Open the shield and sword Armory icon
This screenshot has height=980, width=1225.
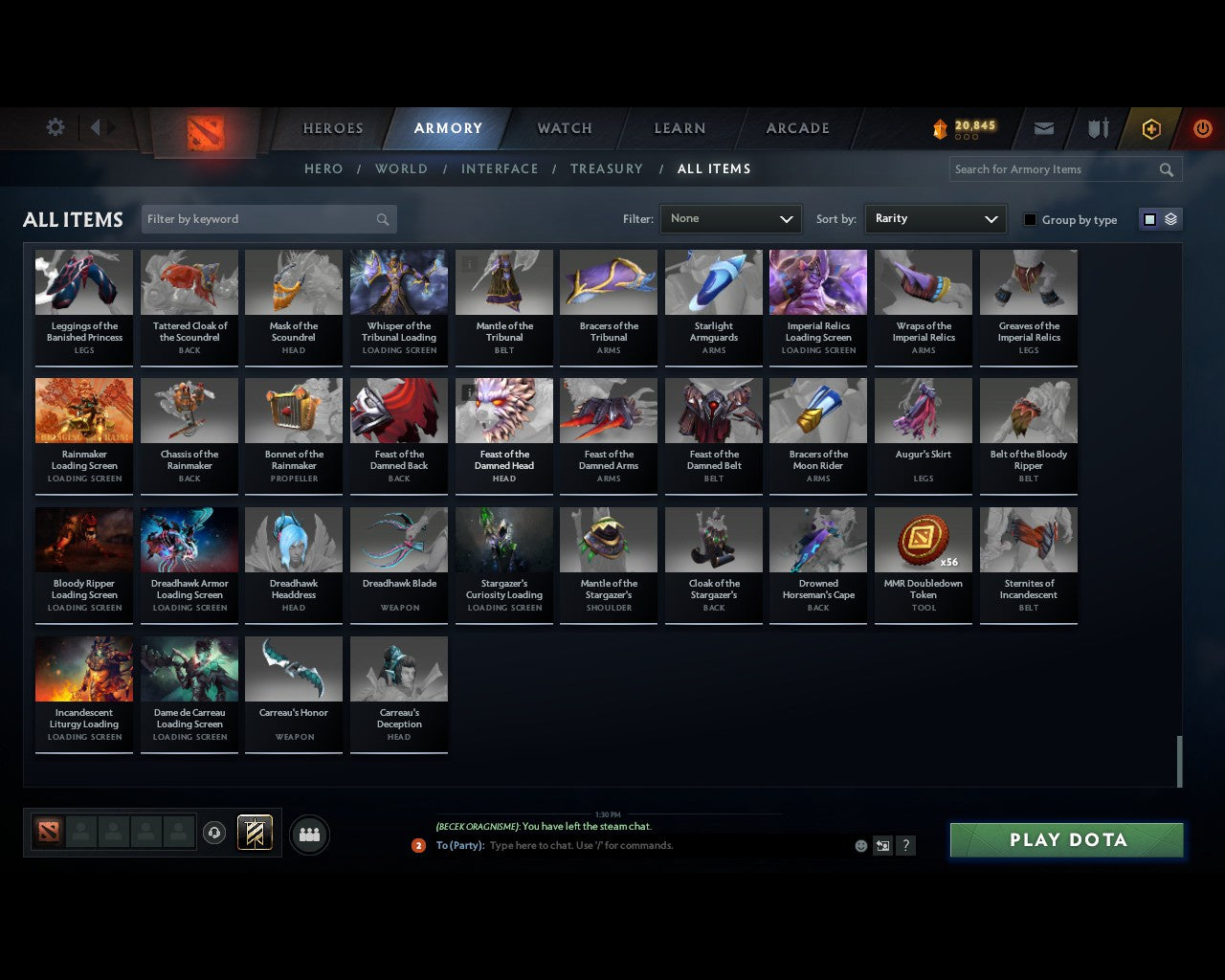click(1097, 127)
